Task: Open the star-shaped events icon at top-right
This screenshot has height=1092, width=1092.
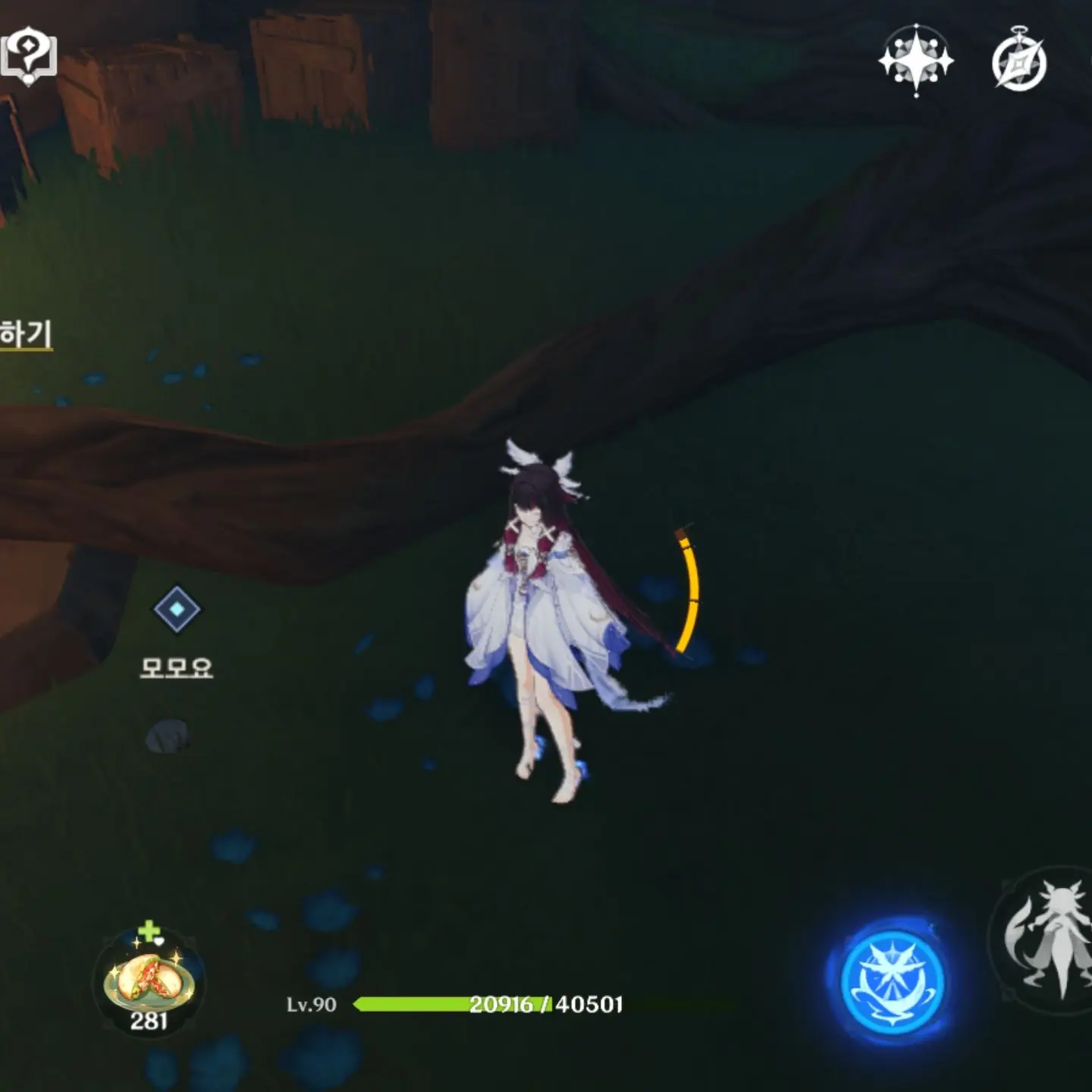Action: pos(917,60)
